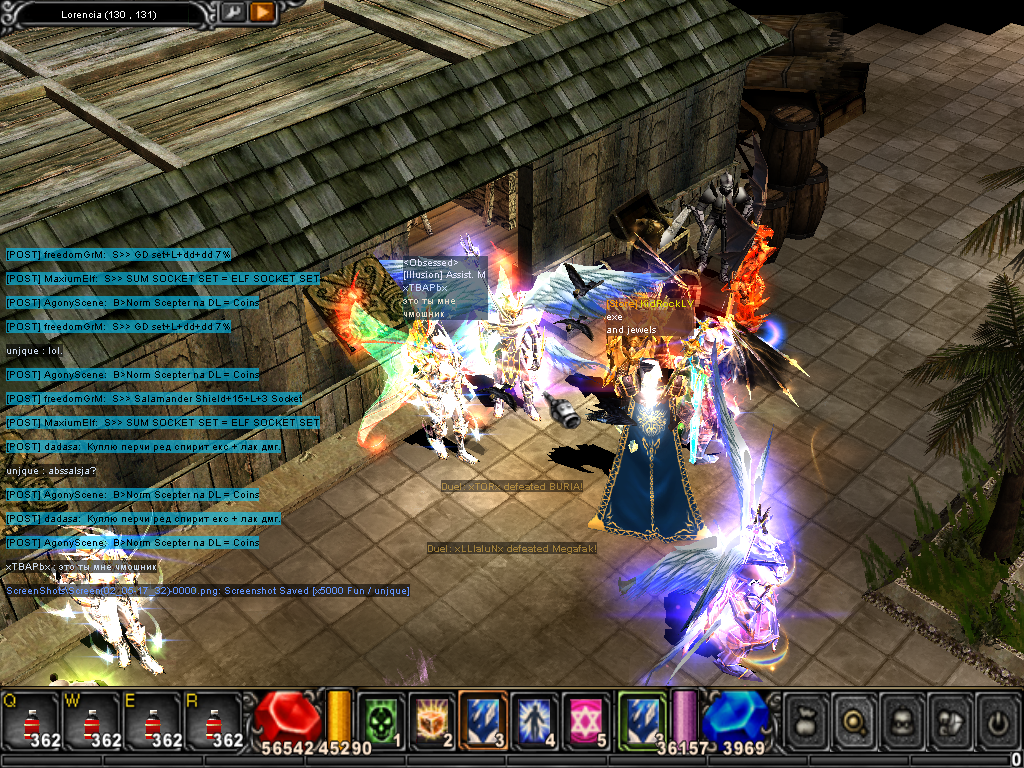
Task: Click the wrench settings button
Action: 232,13
